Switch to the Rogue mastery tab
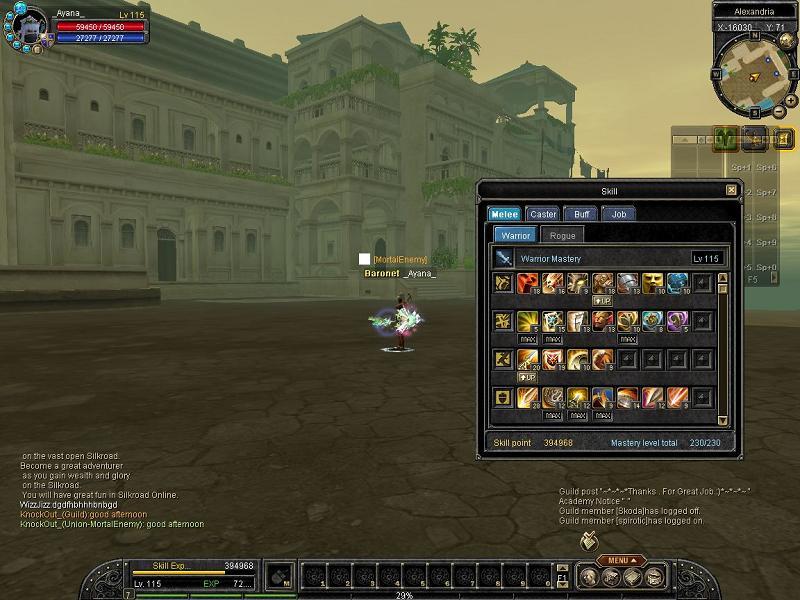 click(x=563, y=235)
